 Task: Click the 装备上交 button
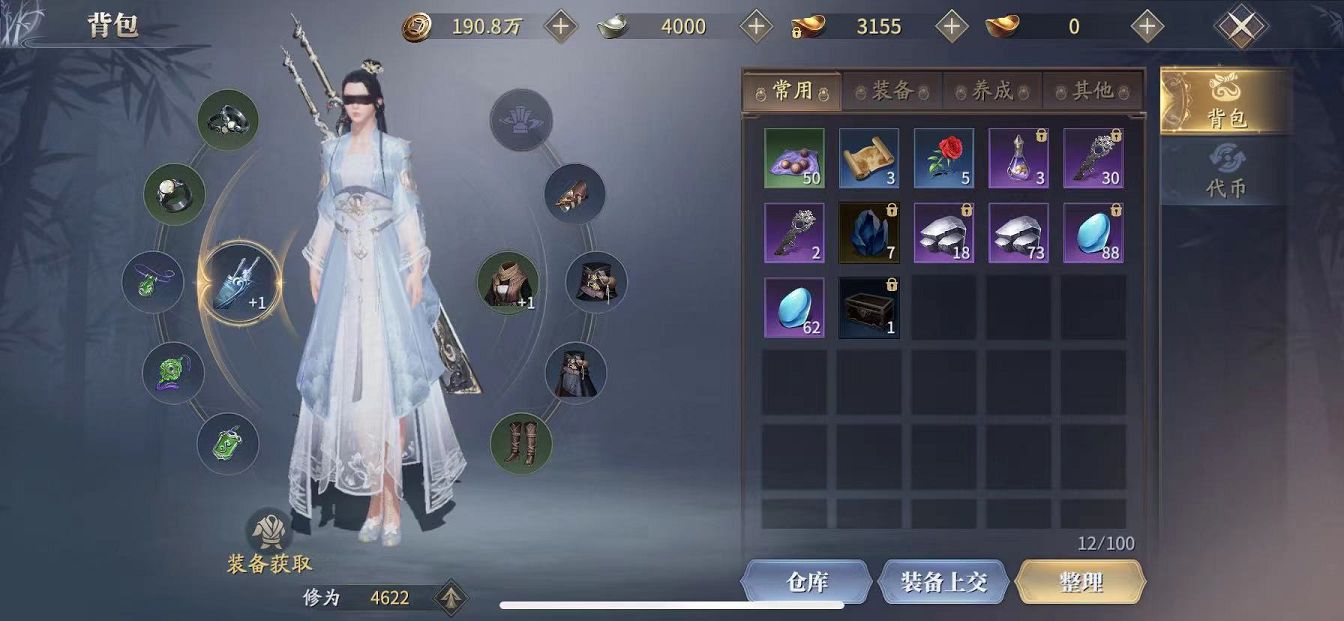[943, 581]
